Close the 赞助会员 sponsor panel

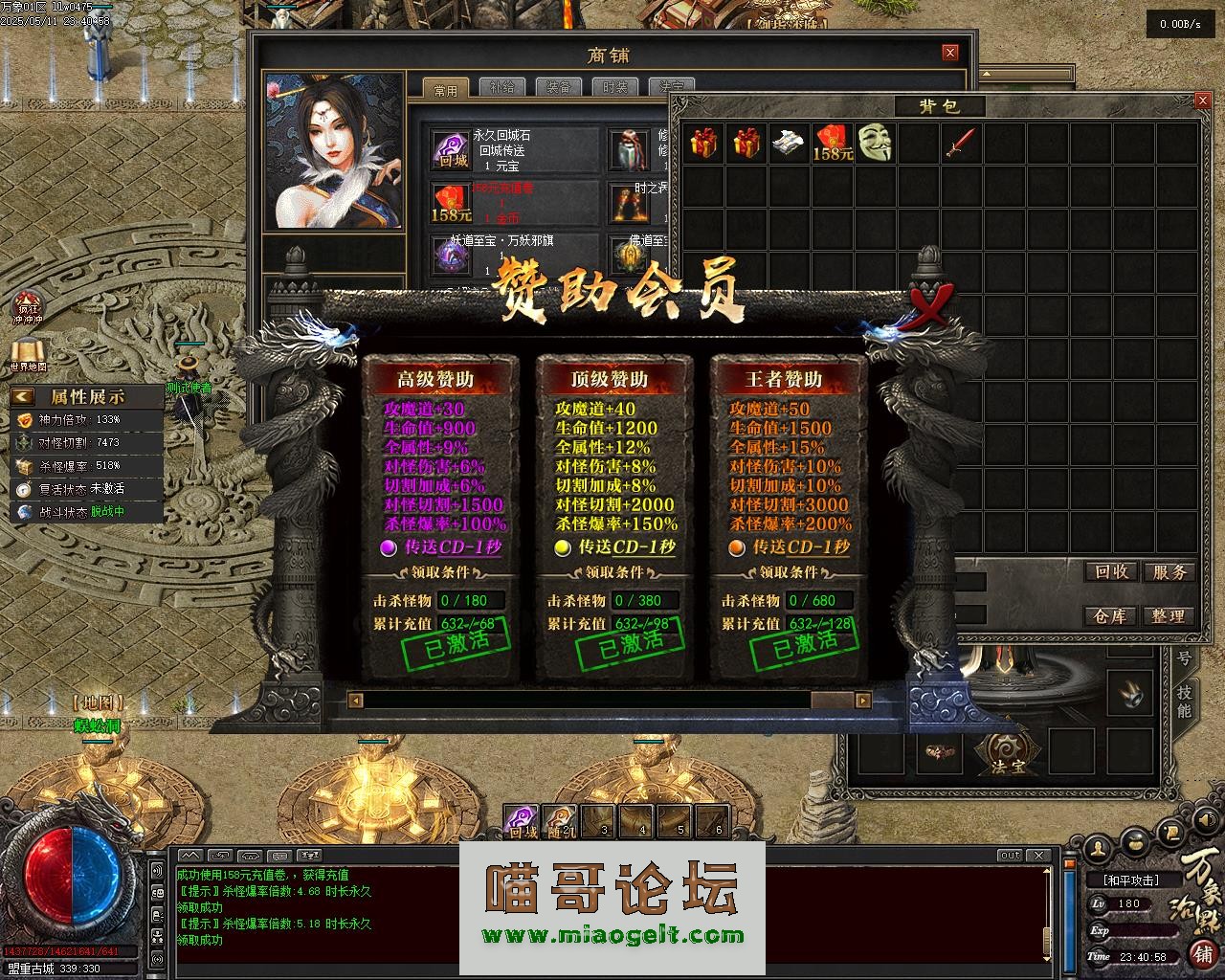pos(928,306)
